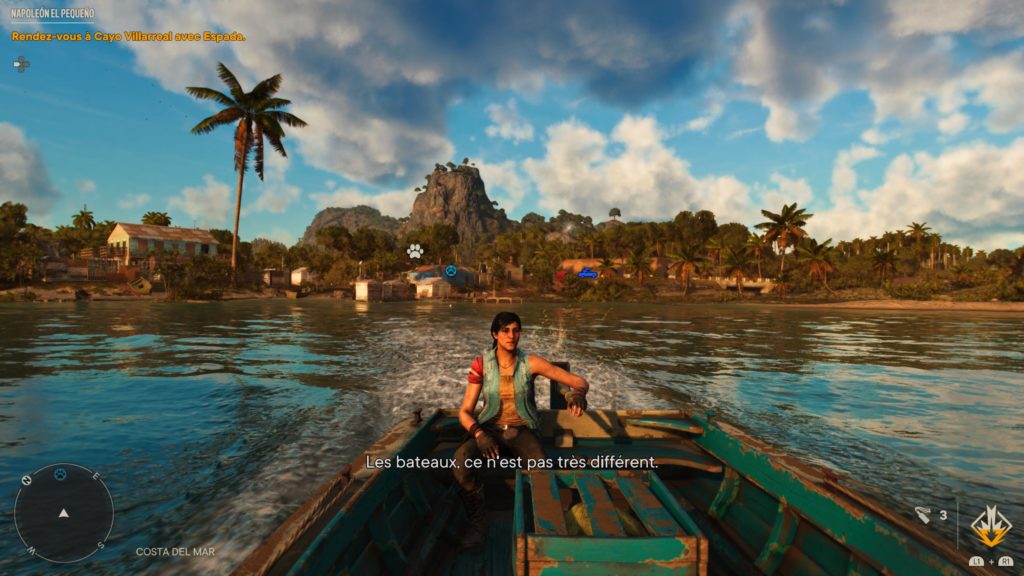Select the blue amigo face marker
This screenshot has width=1024, height=576.
pyautogui.click(x=450, y=270)
